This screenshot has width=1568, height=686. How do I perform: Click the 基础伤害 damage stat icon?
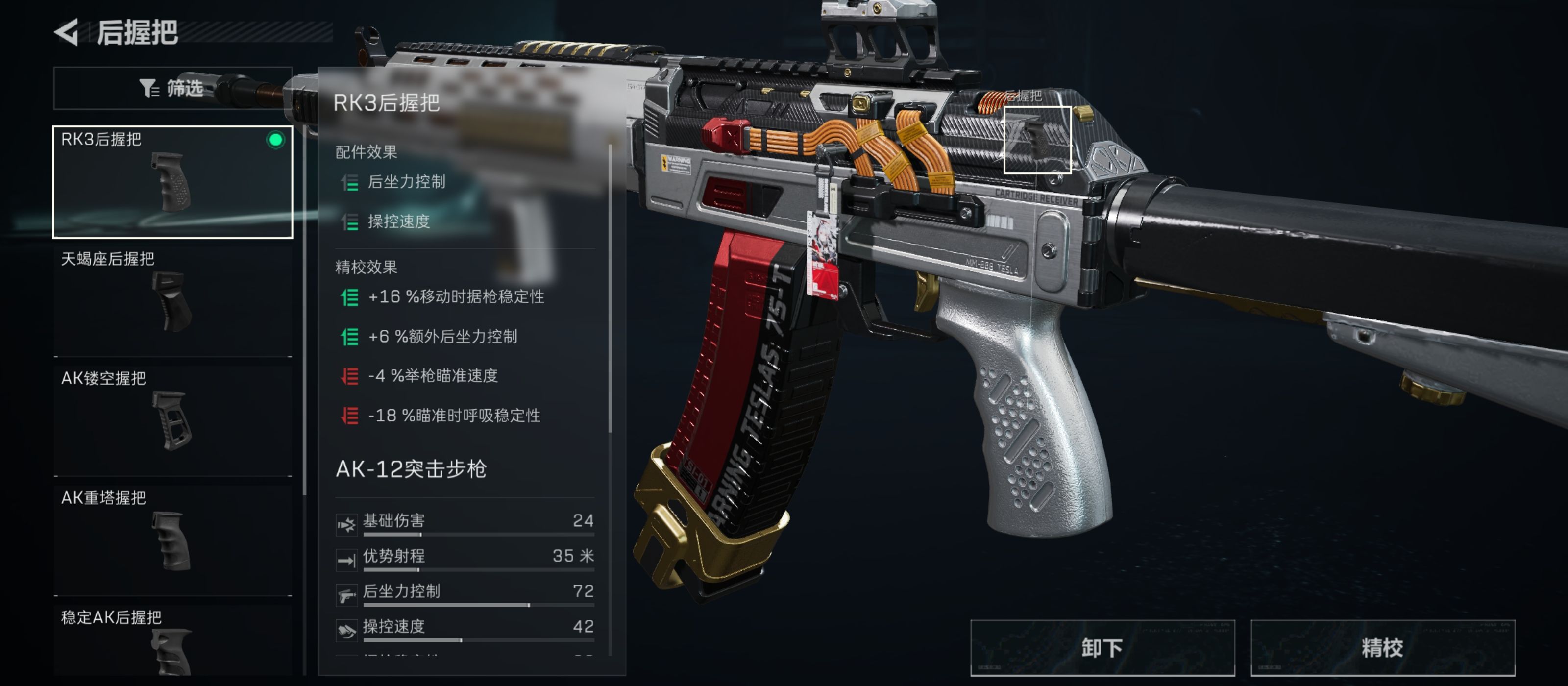346,525
